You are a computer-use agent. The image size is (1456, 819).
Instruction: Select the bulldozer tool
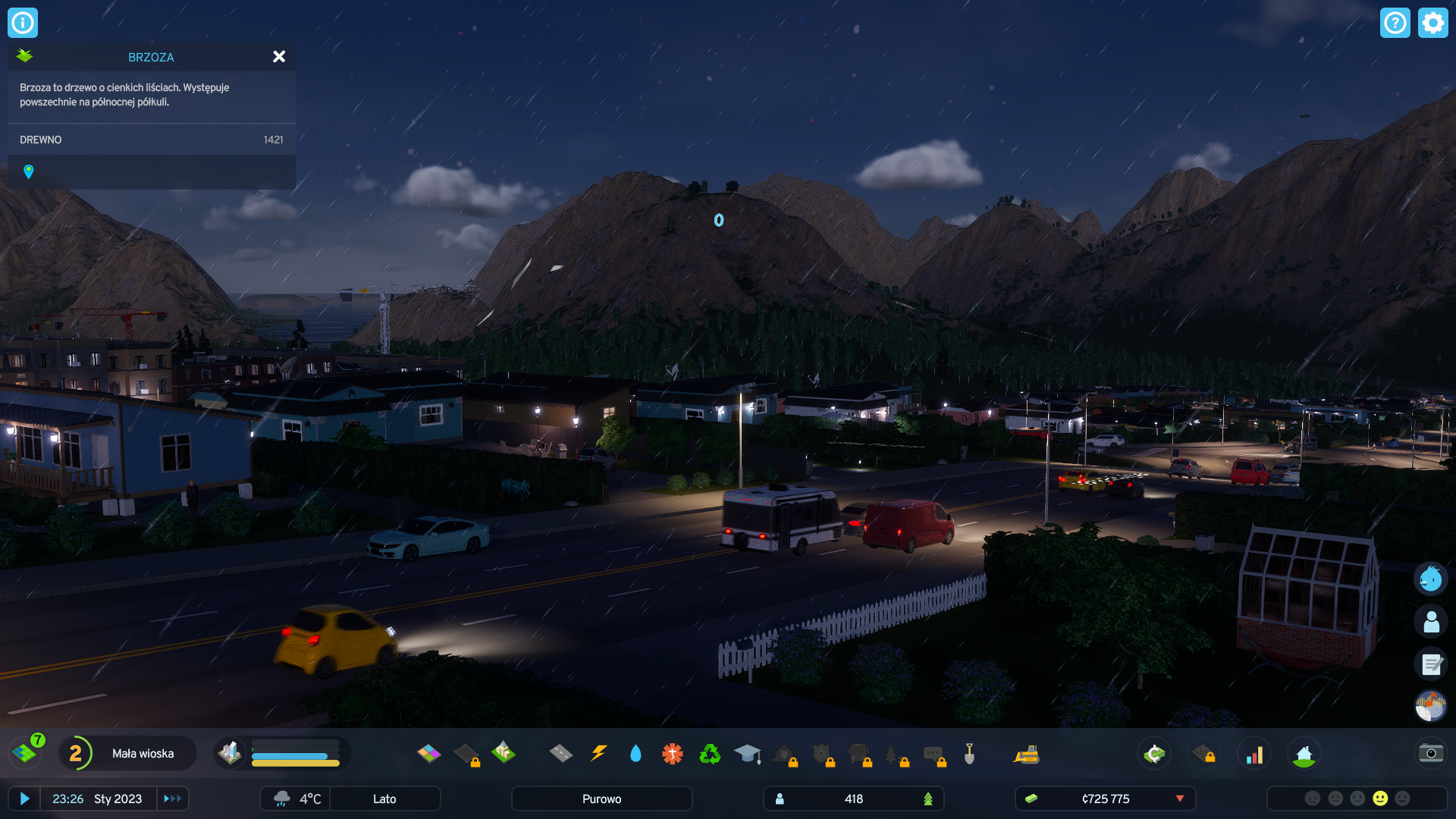point(1026,753)
